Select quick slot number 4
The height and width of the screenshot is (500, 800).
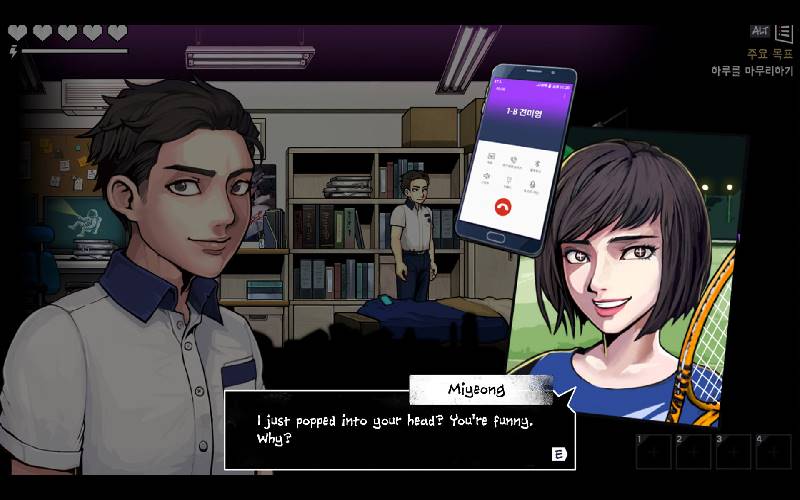point(773,452)
